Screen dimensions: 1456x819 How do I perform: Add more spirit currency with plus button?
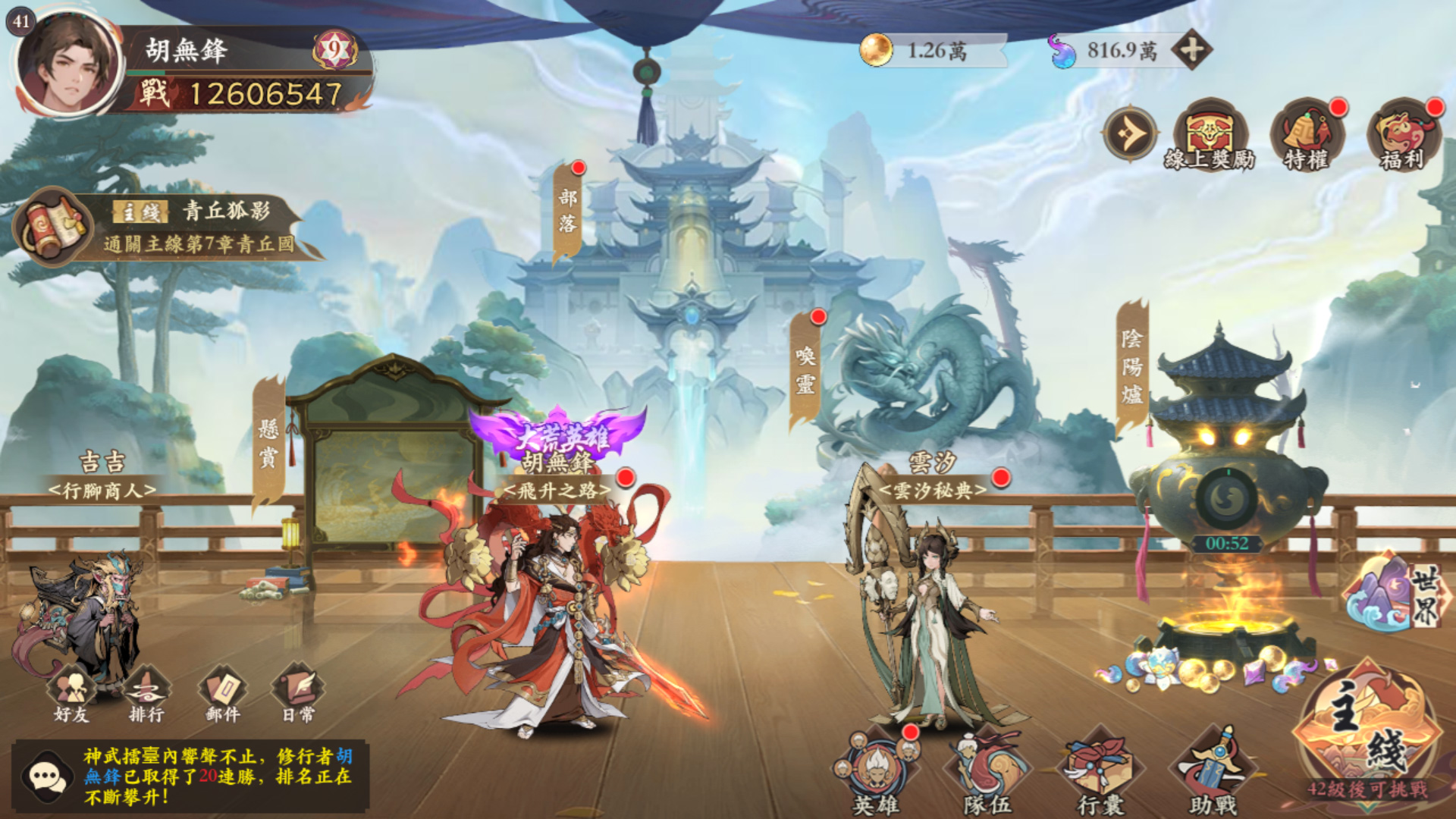[x=1191, y=51]
